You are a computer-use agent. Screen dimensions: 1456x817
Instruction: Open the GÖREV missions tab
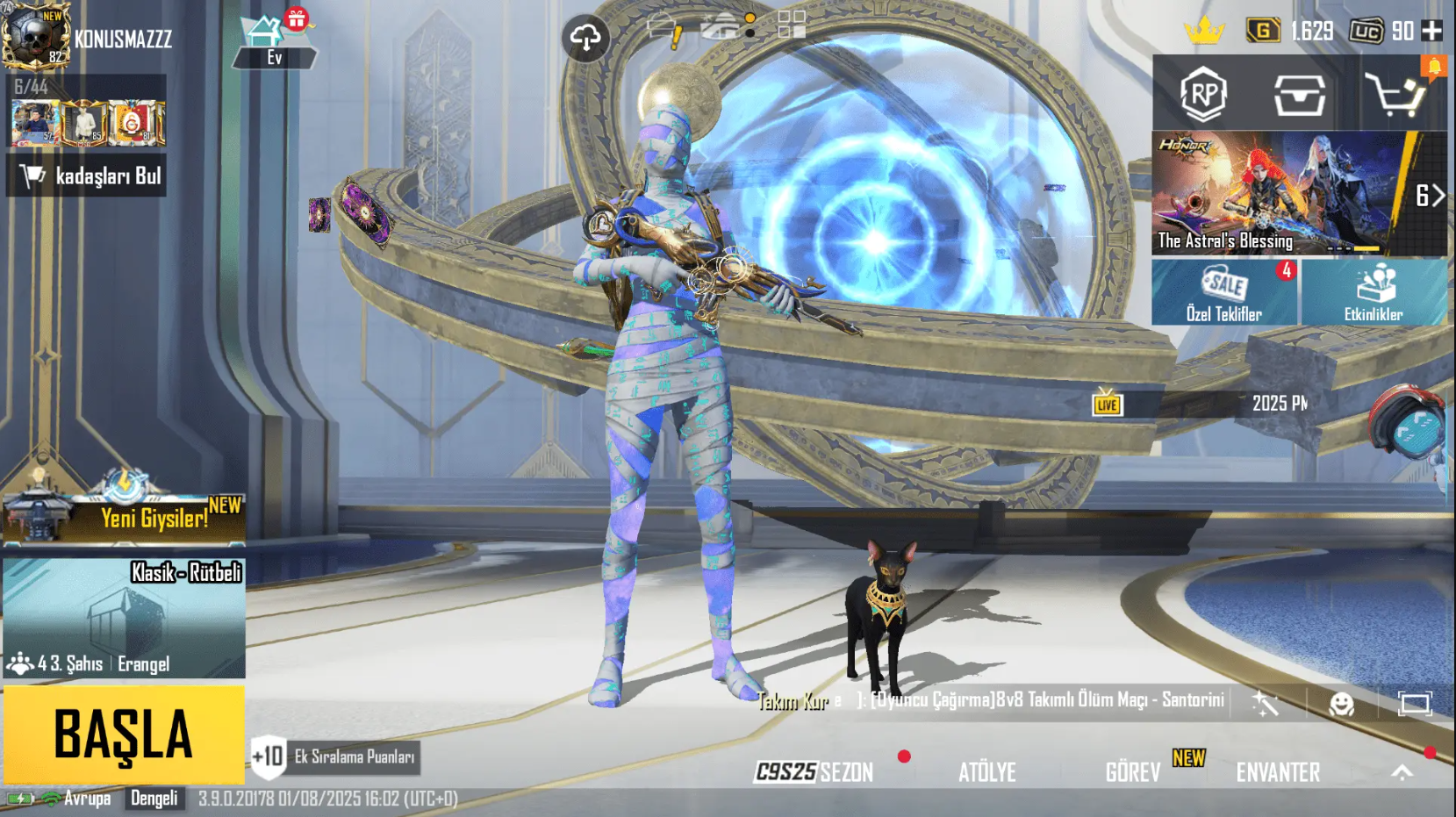[x=1133, y=772]
